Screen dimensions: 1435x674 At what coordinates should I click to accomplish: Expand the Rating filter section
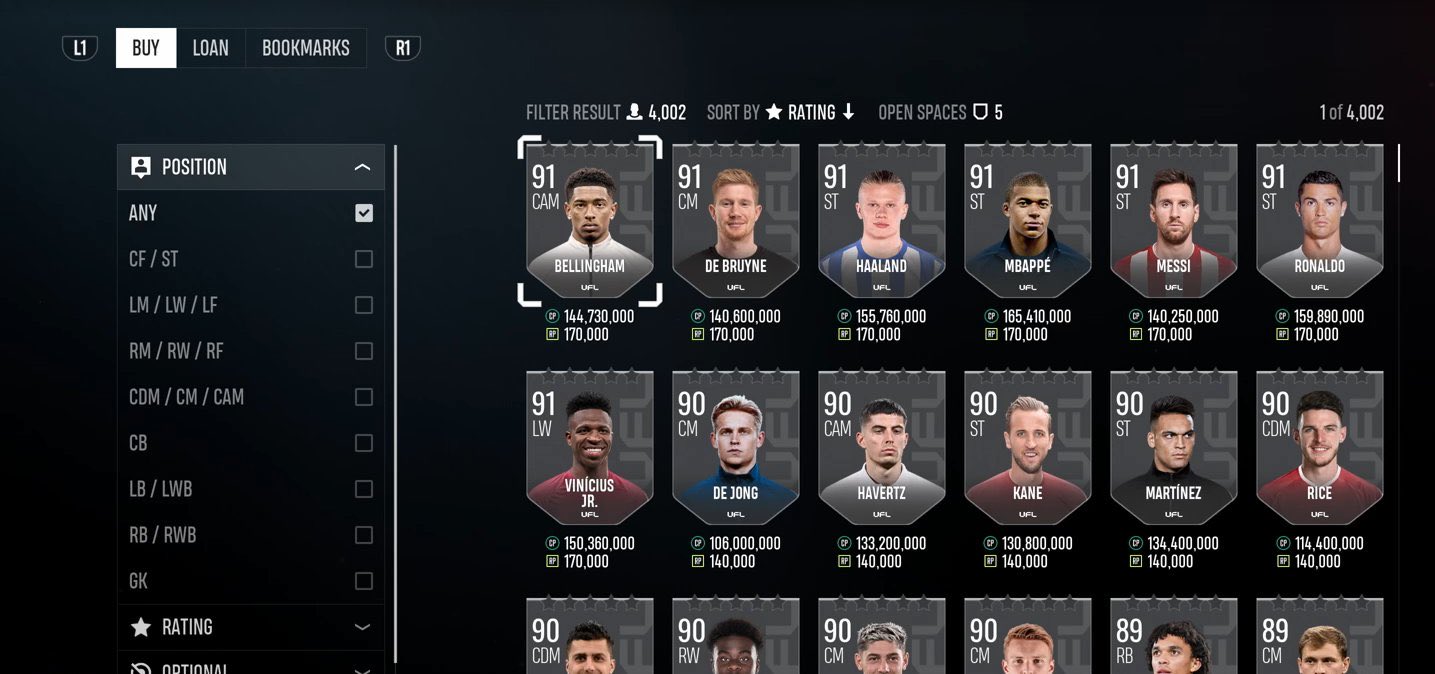pyautogui.click(x=362, y=627)
